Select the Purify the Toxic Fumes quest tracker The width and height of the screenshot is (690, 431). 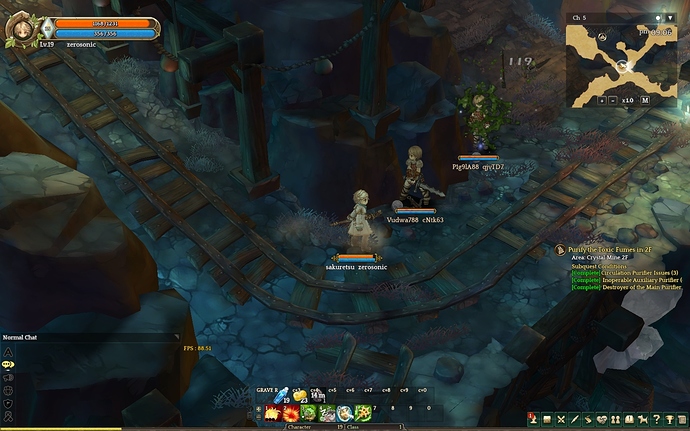610,249
